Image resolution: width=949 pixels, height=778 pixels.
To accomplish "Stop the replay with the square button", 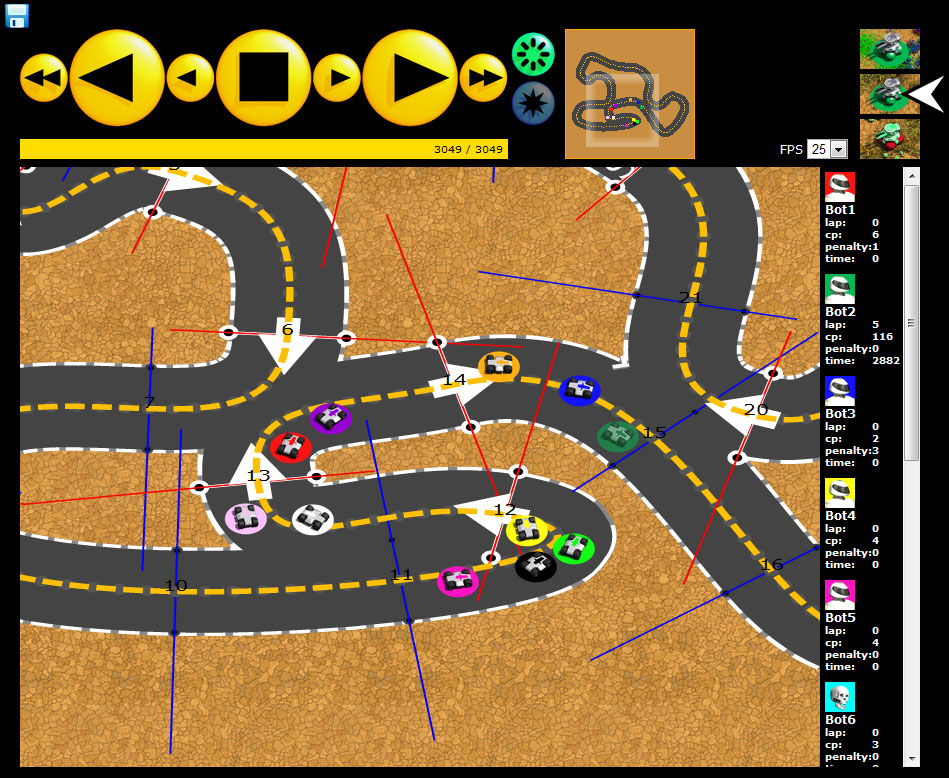I will (263, 78).
